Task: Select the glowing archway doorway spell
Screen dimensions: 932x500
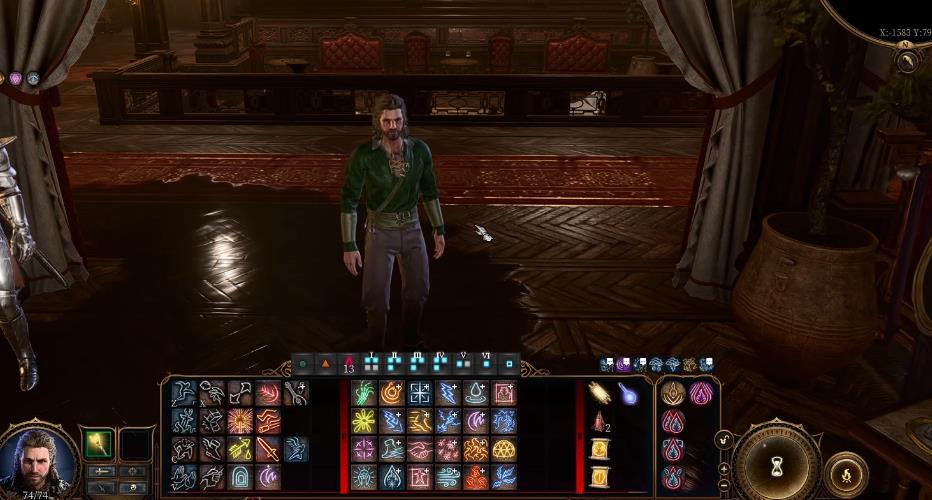Action: pos(240,477)
